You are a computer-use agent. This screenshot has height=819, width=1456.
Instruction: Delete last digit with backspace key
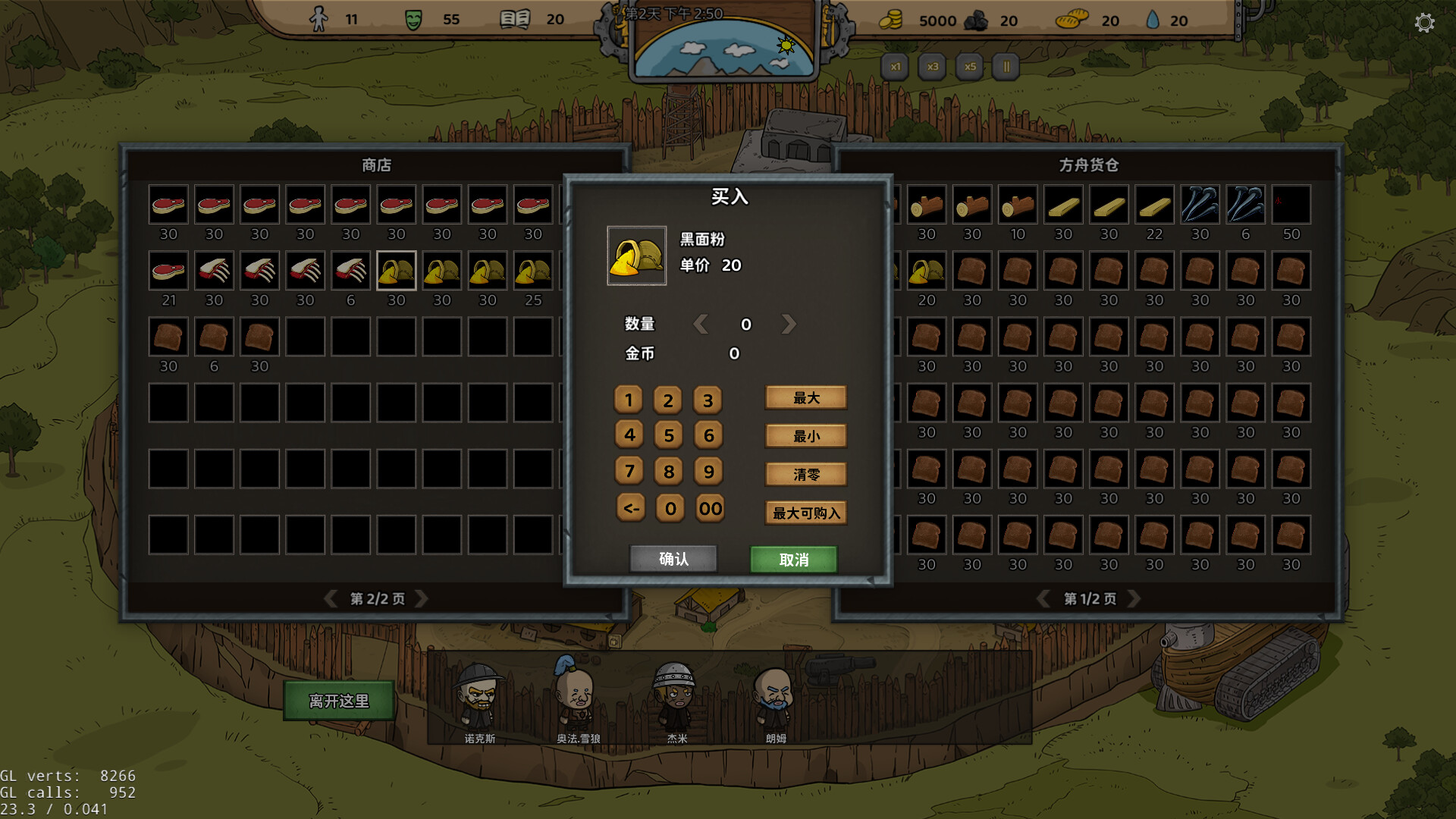(x=630, y=508)
